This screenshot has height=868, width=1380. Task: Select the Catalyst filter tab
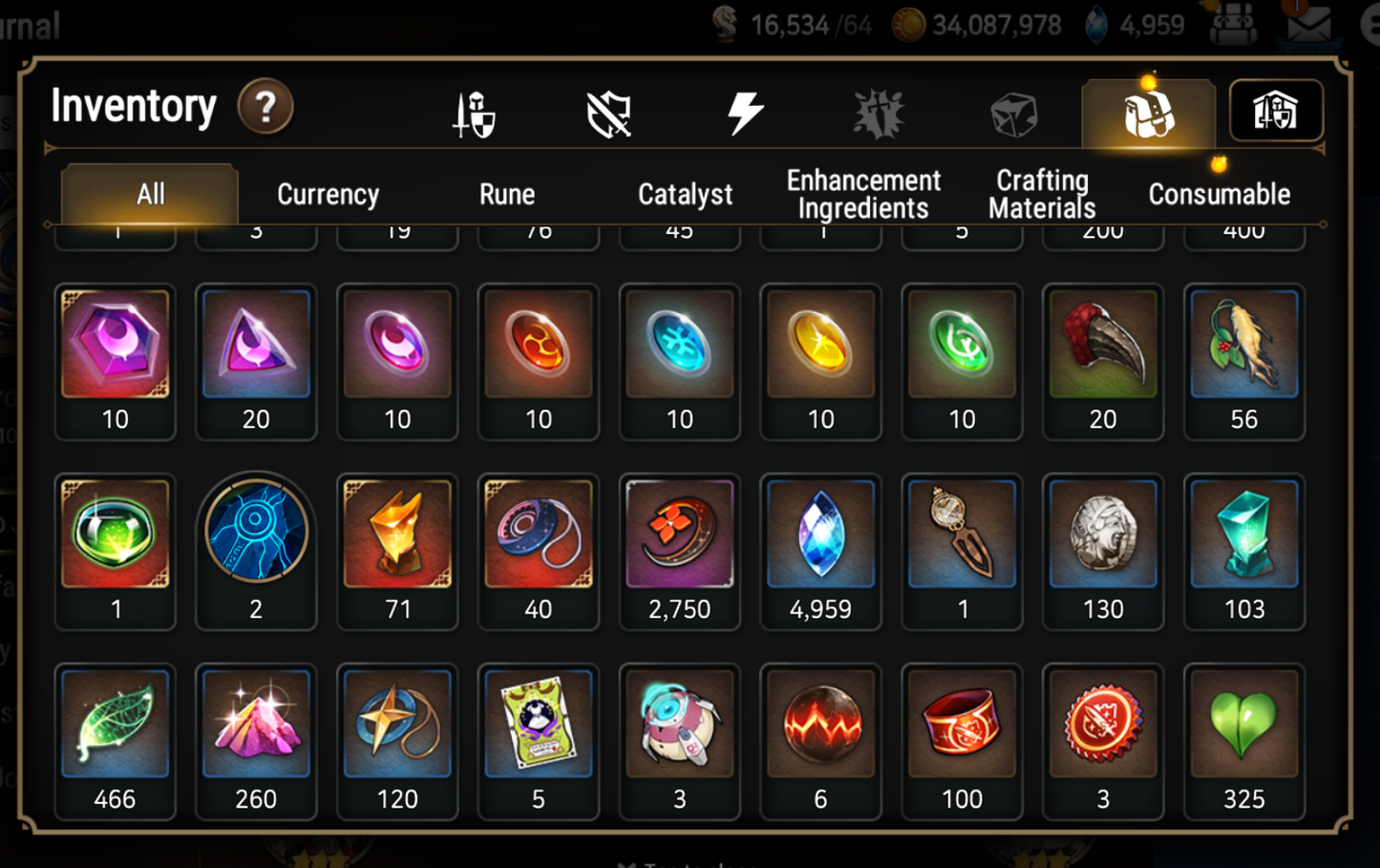coord(685,195)
